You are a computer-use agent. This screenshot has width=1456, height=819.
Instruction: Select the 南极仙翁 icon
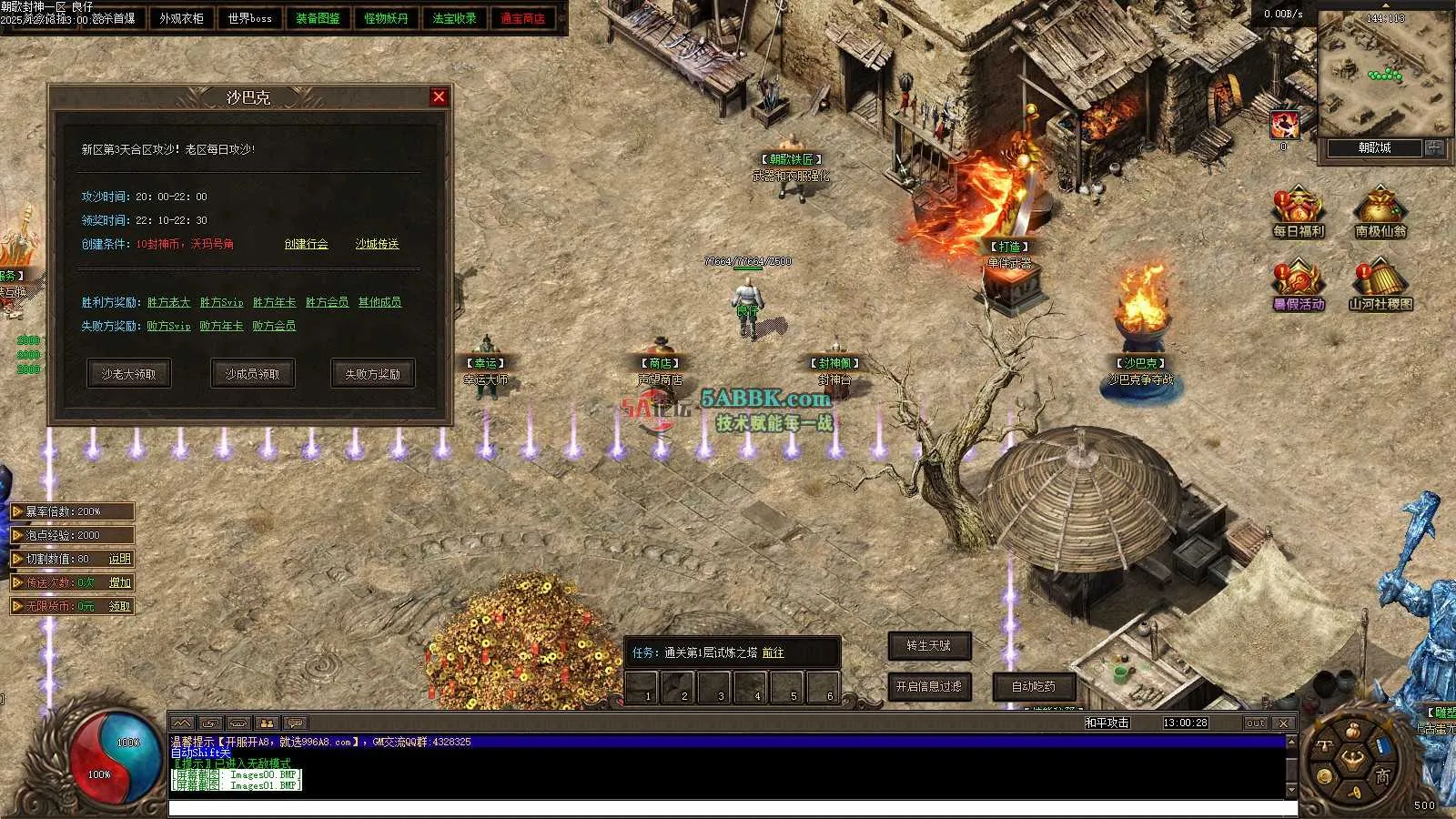[x=1380, y=213]
